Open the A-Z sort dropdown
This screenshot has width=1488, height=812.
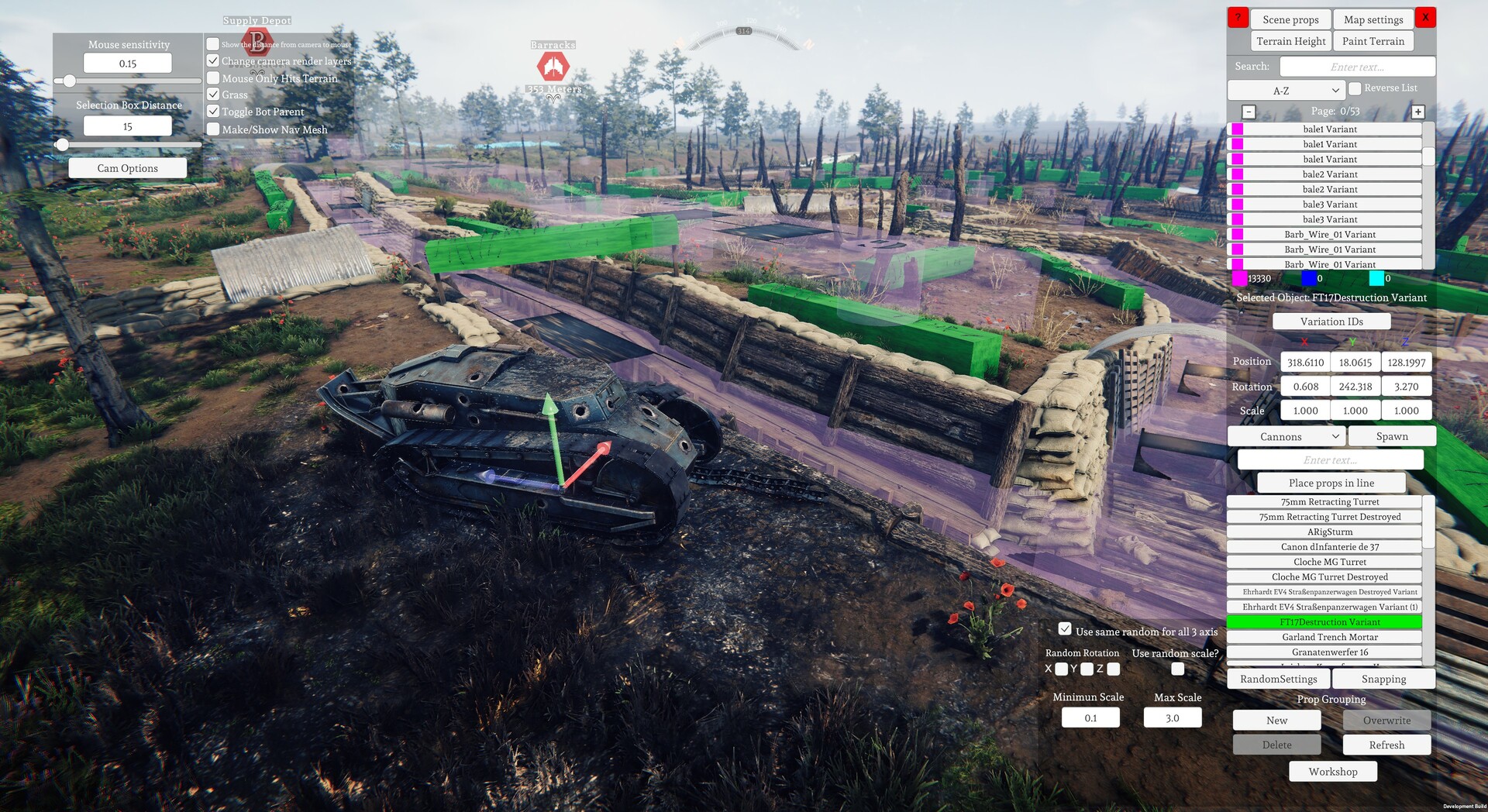click(x=1286, y=91)
